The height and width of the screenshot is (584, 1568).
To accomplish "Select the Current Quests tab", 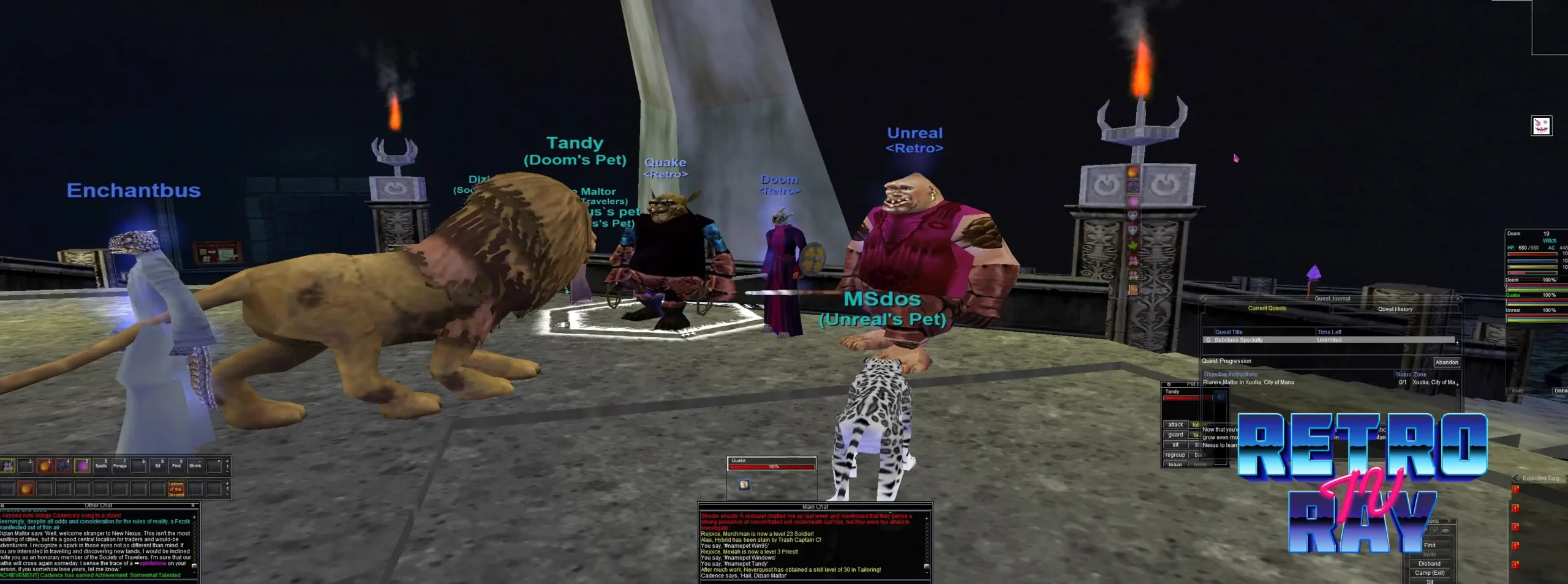I will pyautogui.click(x=1267, y=309).
